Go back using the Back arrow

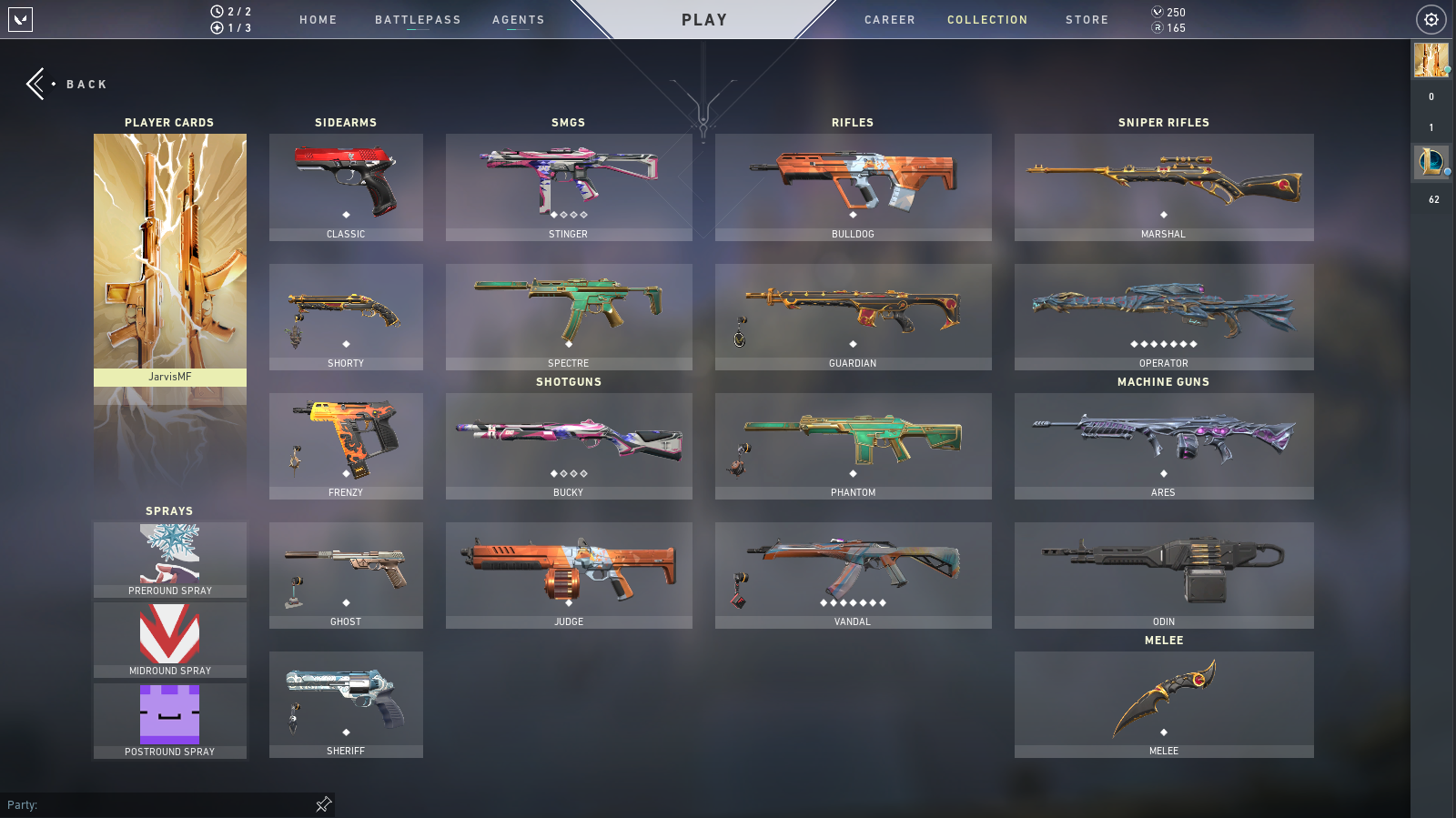37,84
